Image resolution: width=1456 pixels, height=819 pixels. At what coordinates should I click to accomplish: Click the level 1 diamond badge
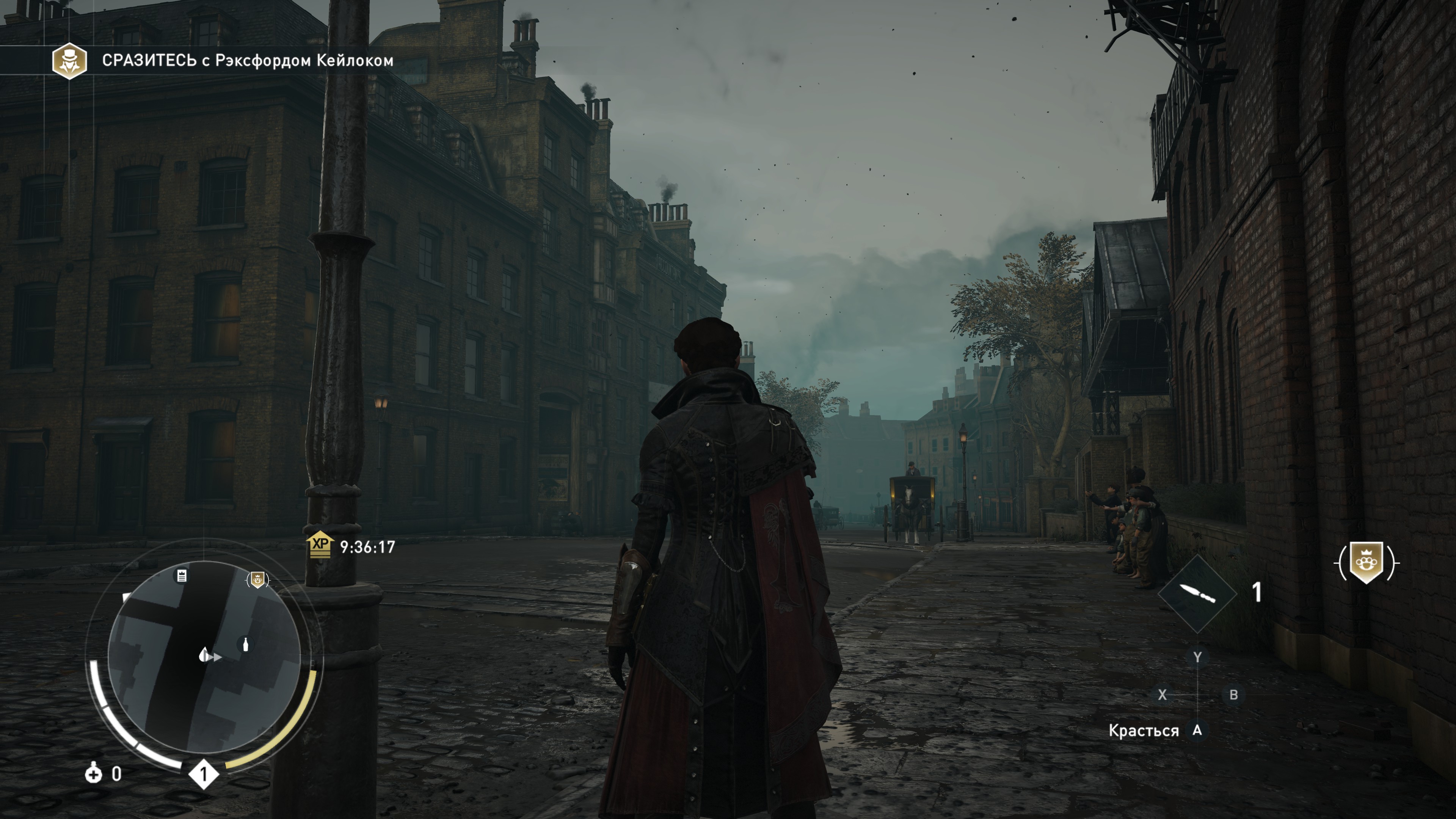pyautogui.click(x=204, y=774)
